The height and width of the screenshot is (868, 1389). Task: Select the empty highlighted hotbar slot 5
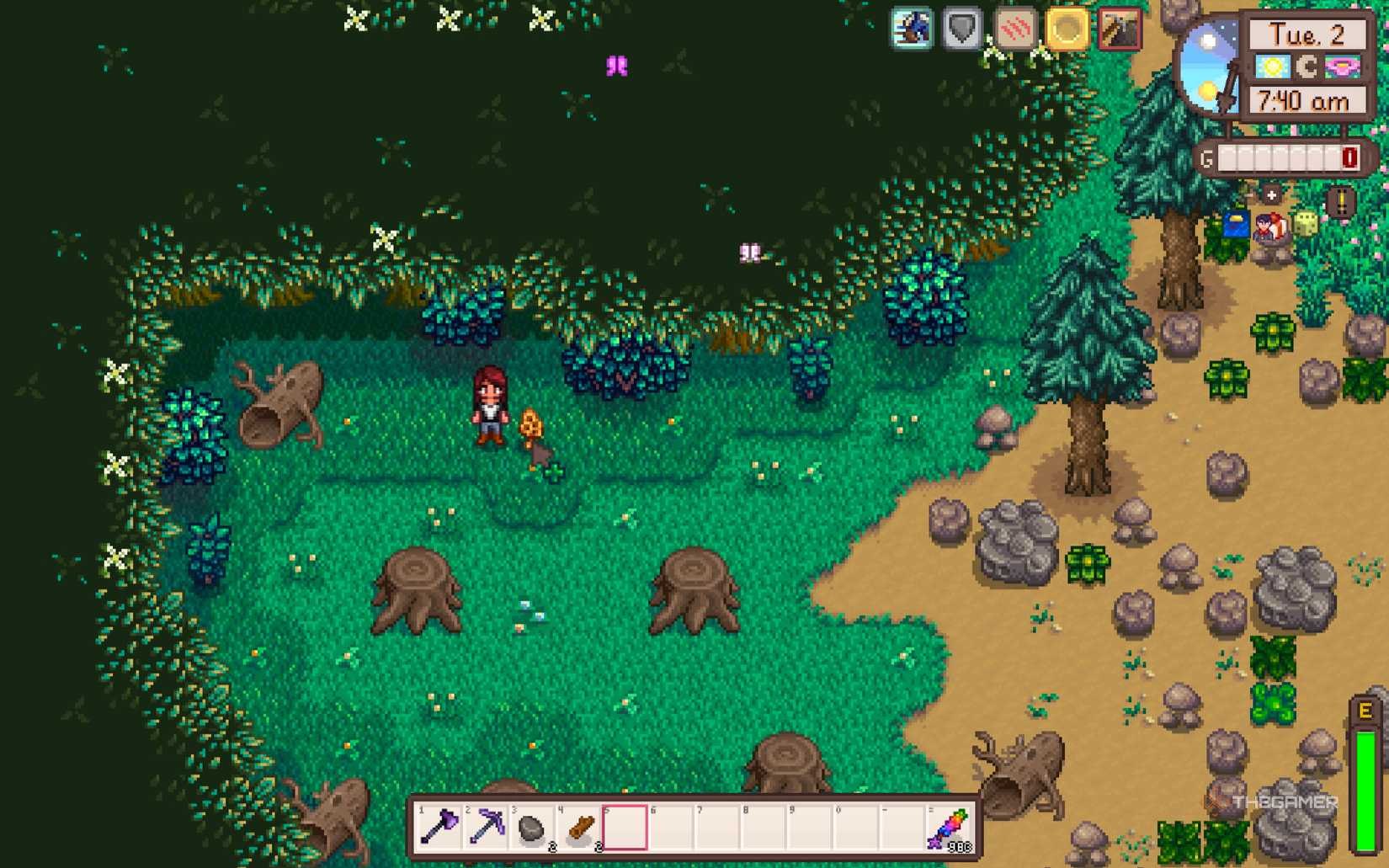point(625,825)
